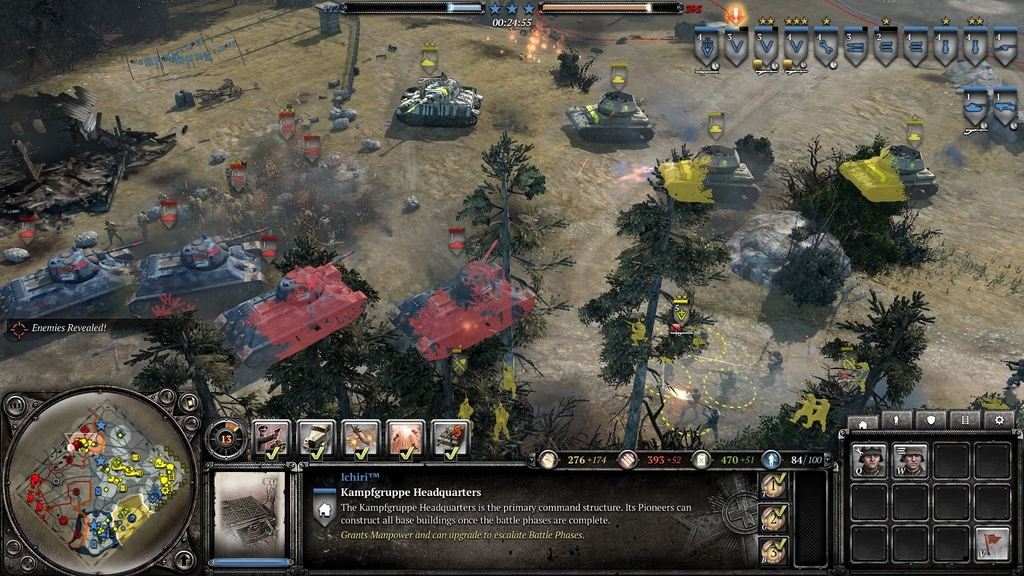
Task: Activate the truck commander ability
Action: [x=316, y=438]
